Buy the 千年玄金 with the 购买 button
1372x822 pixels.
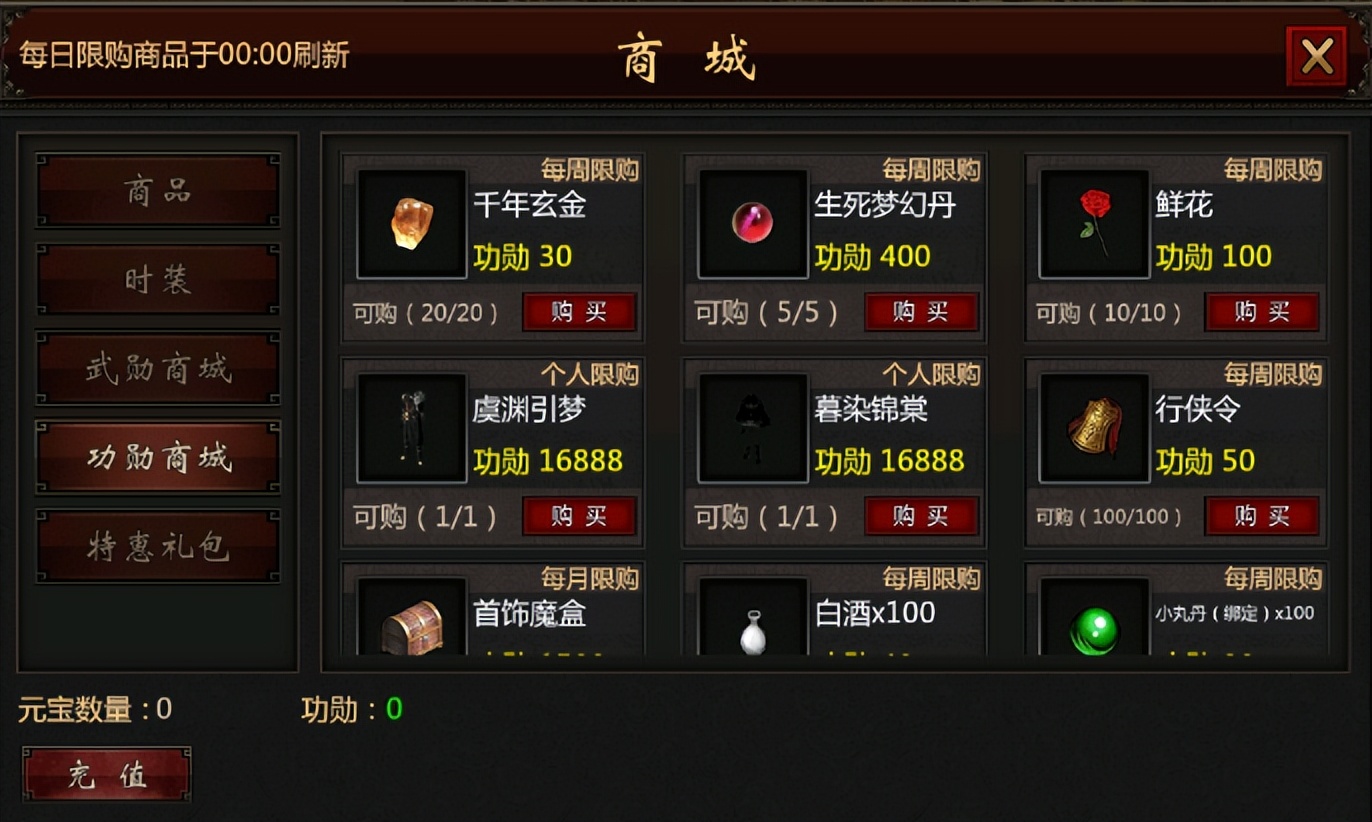click(x=579, y=312)
